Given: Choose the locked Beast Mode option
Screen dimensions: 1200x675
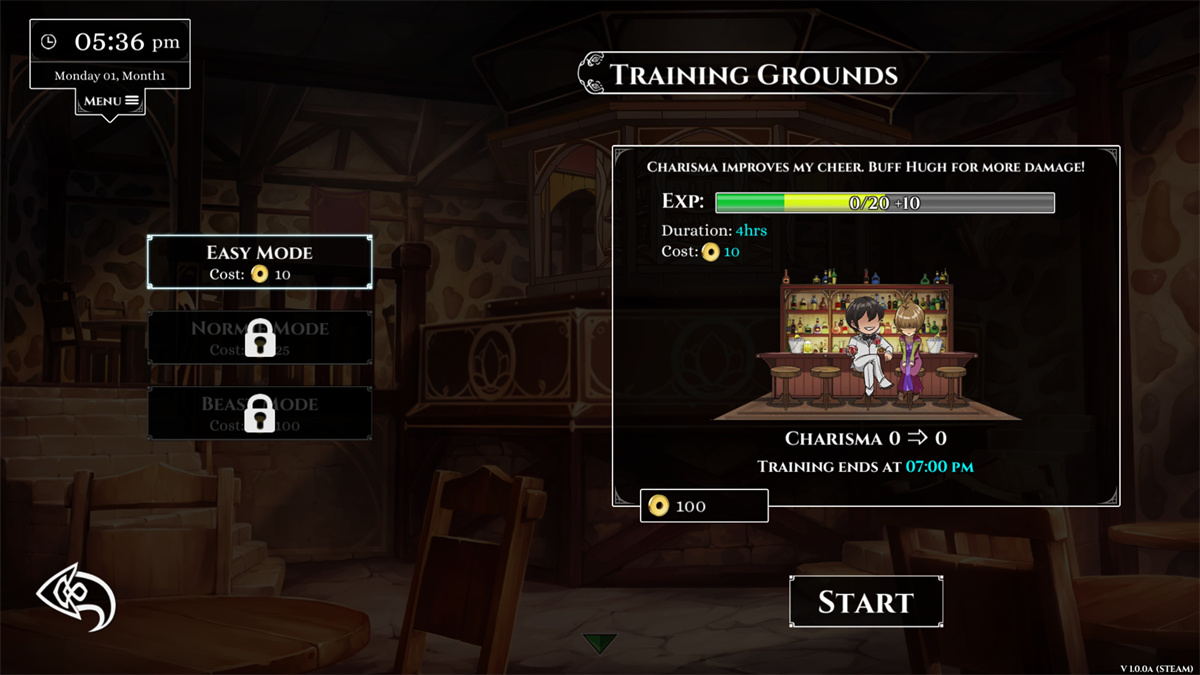Looking at the screenshot, I should click(260, 413).
